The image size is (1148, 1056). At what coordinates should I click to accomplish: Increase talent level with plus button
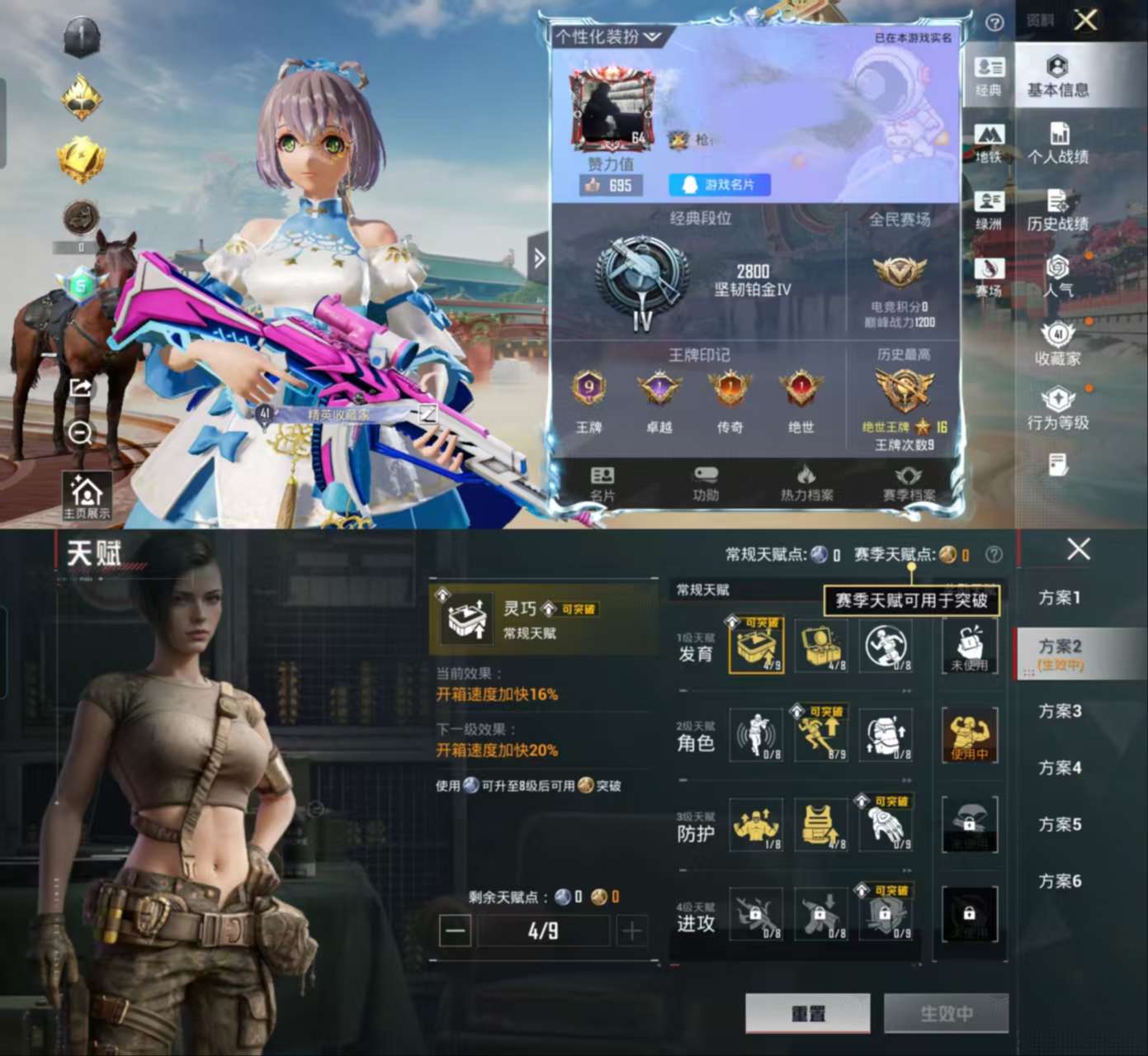point(631,931)
